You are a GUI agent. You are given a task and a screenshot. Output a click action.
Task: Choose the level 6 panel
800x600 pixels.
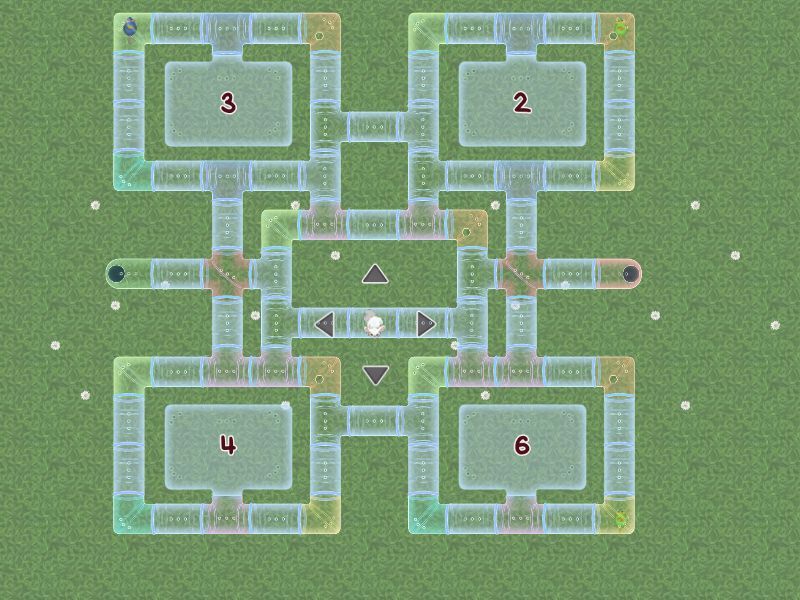[521, 446]
